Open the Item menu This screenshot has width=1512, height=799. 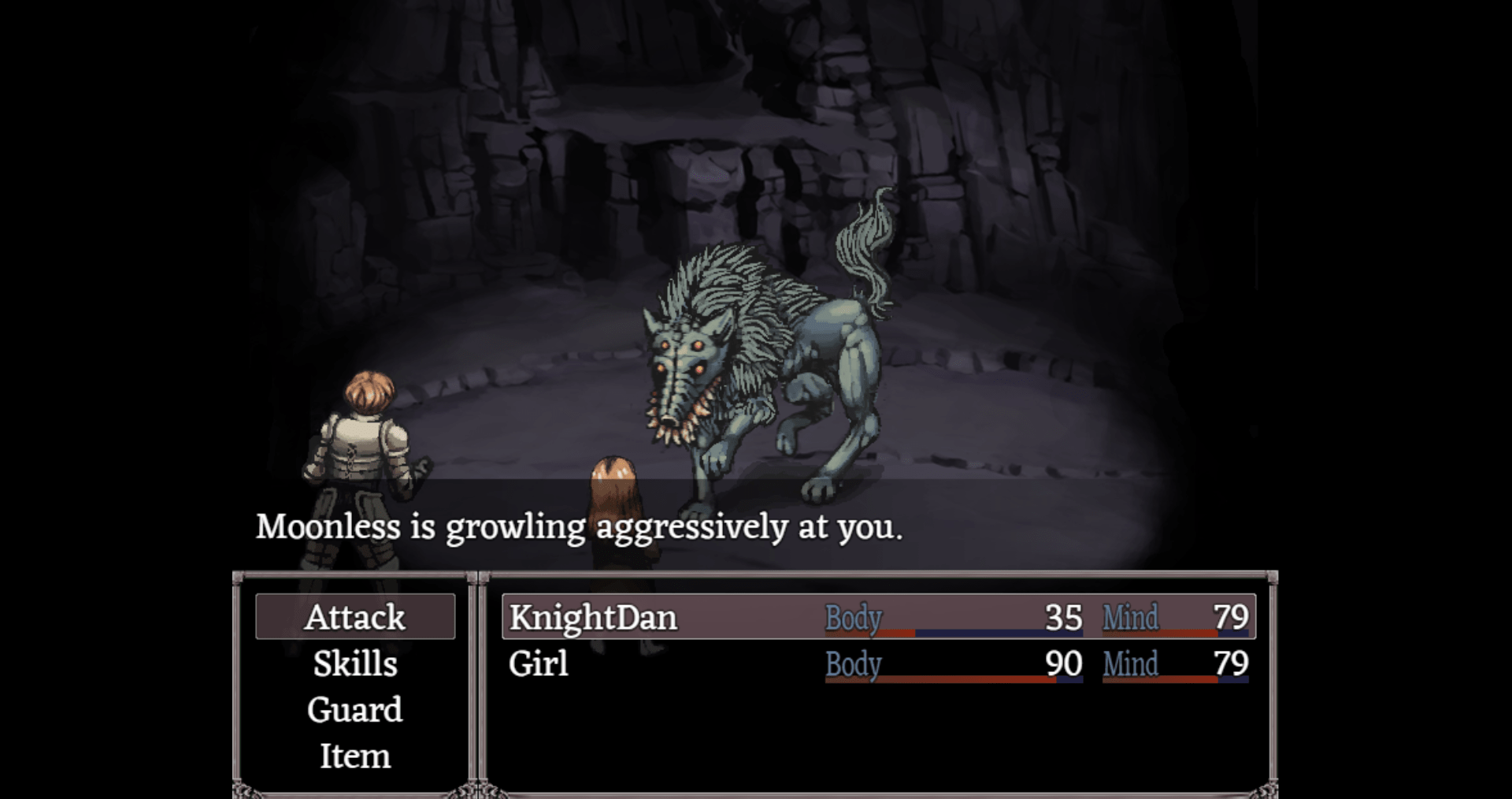(x=355, y=756)
